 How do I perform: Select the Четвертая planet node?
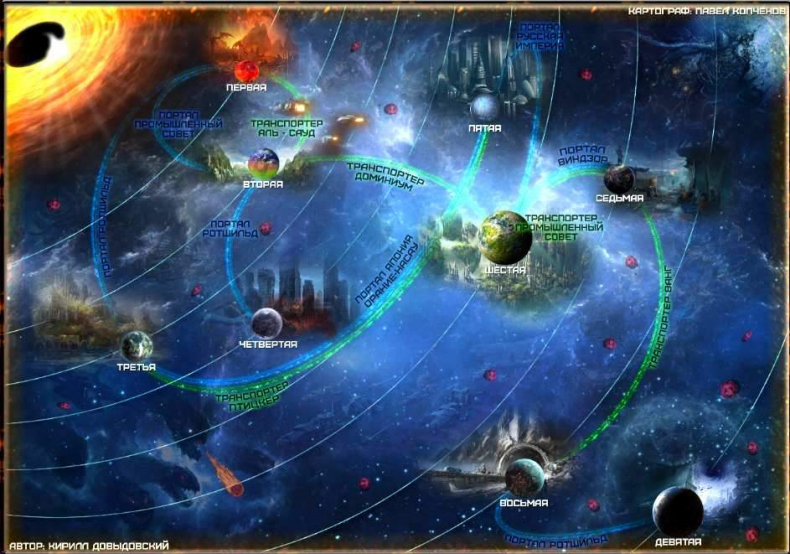266,323
